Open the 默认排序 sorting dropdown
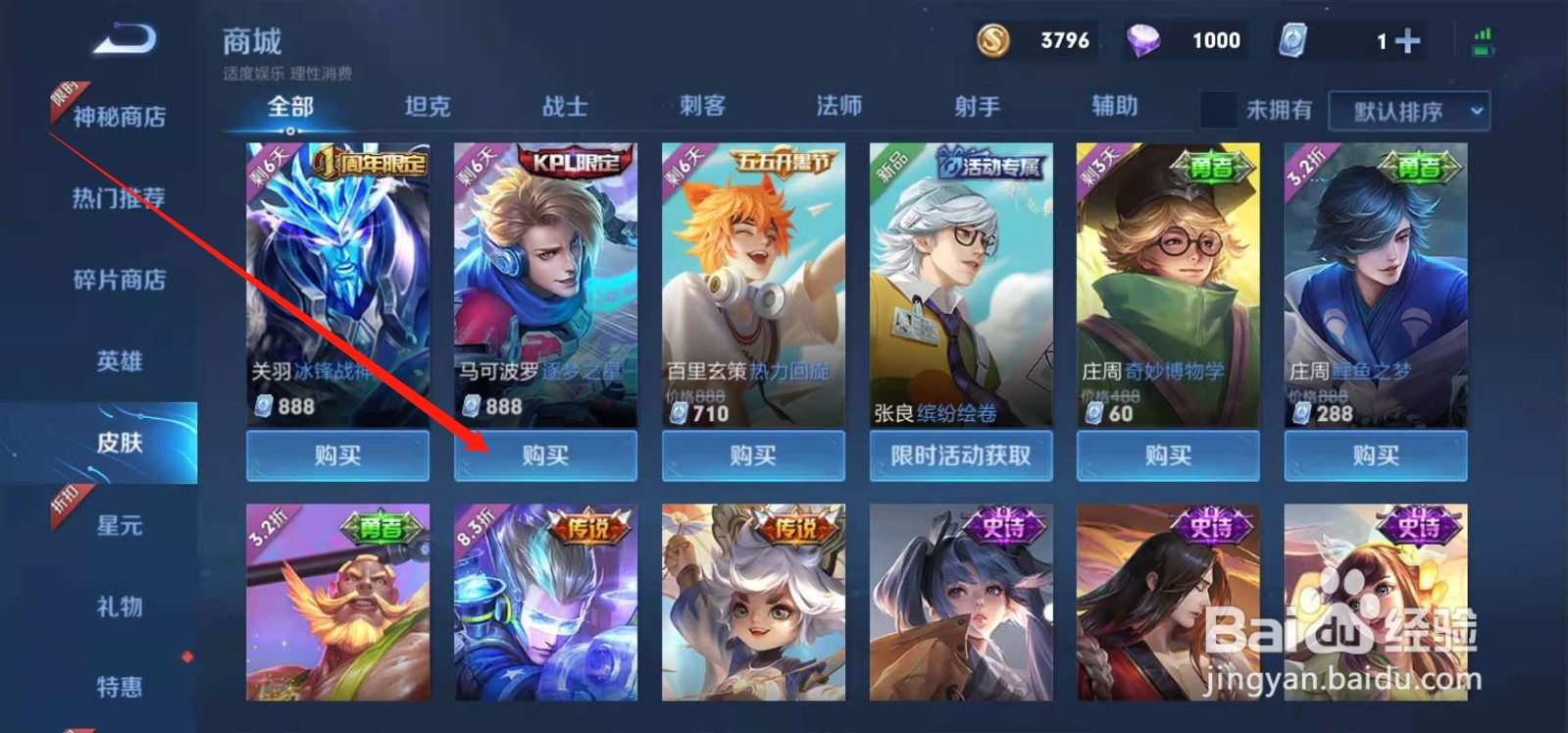1568x733 pixels. click(x=1407, y=111)
